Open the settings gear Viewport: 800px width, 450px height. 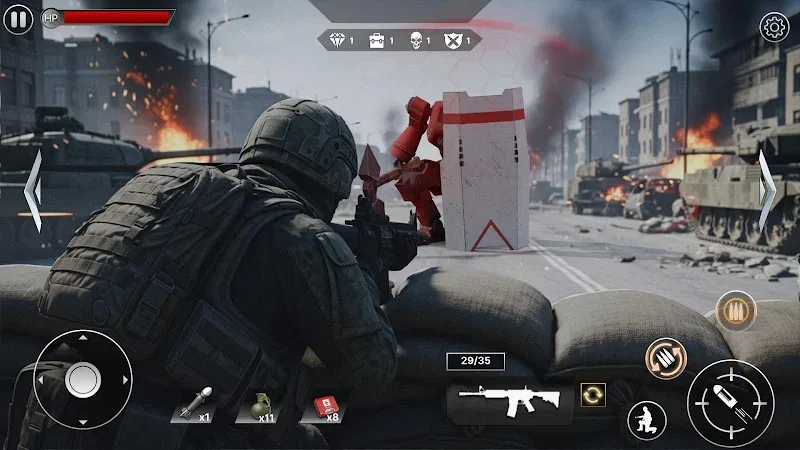(x=775, y=27)
